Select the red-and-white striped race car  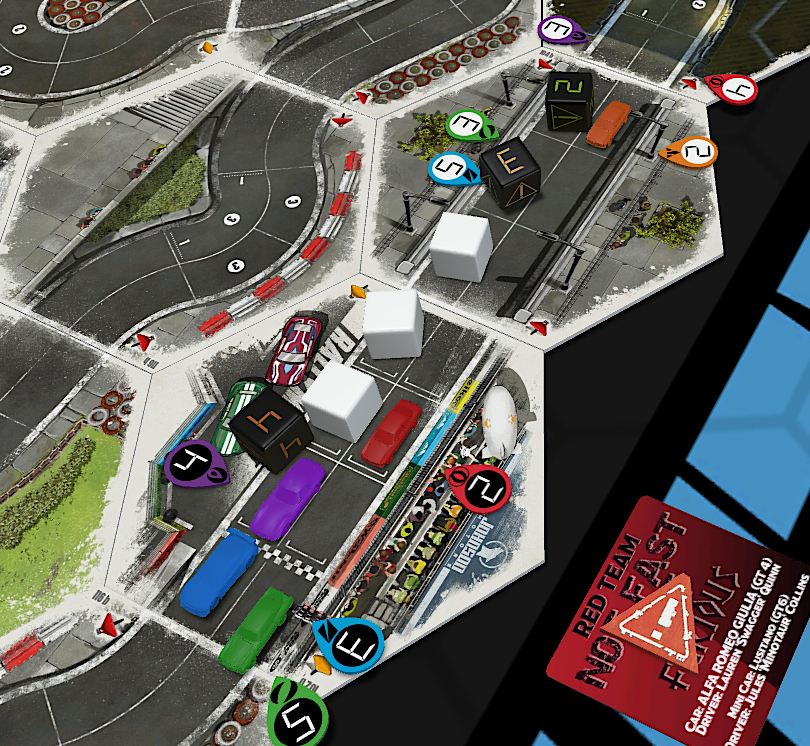pos(299,349)
